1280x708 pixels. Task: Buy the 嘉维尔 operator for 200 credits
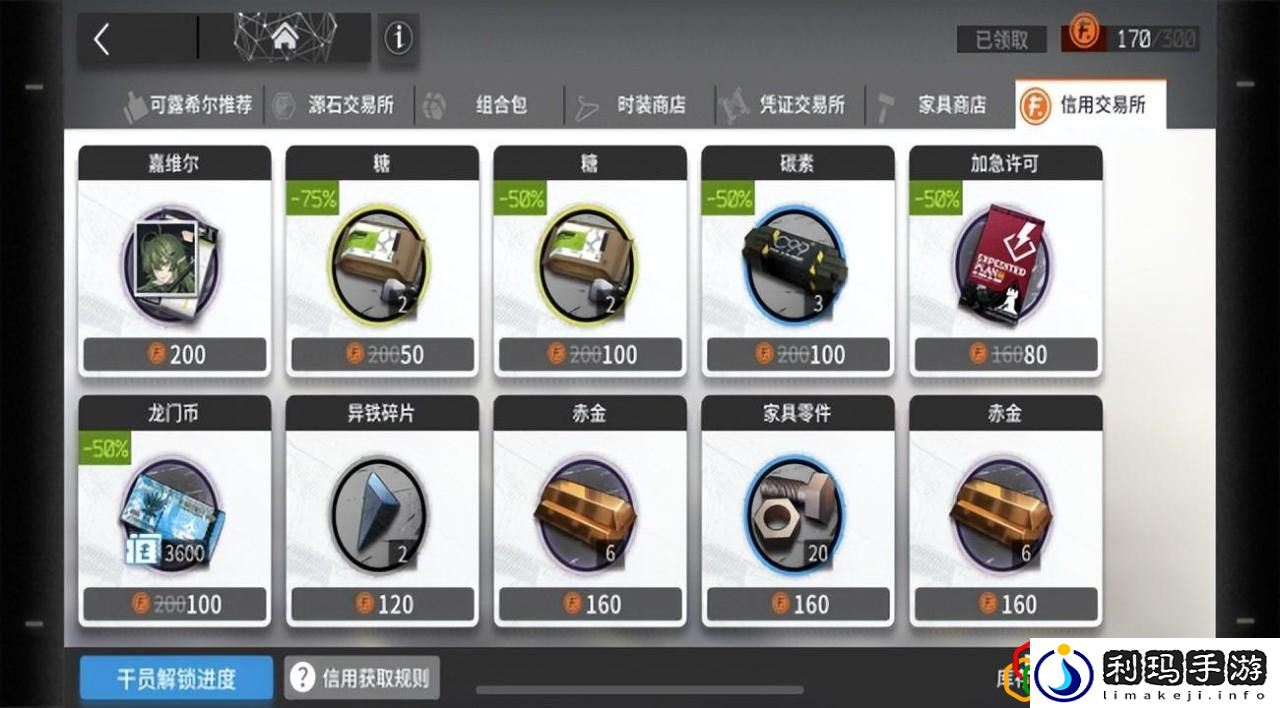(175, 262)
